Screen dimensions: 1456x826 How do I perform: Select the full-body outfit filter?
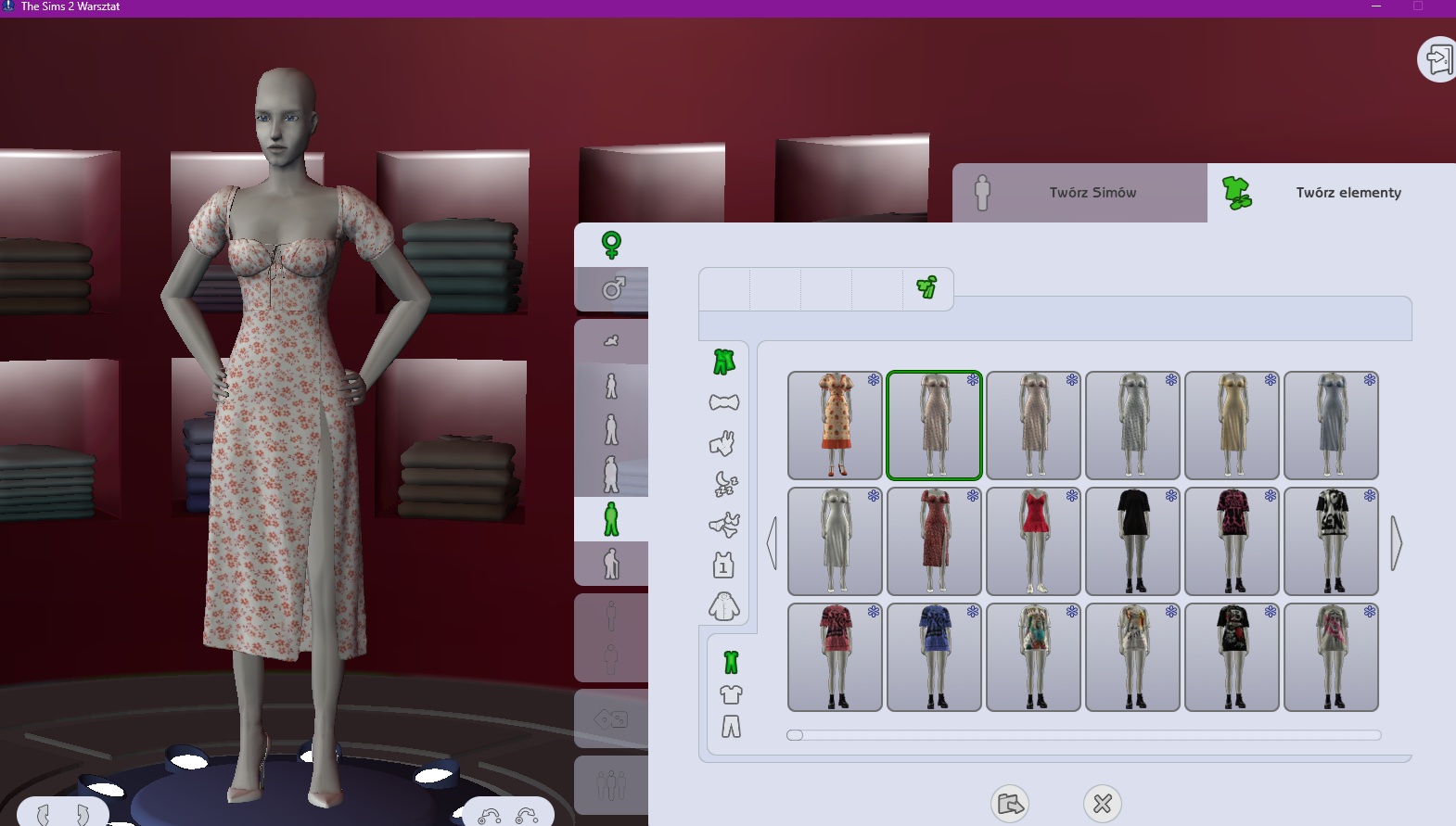pos(732,660)
